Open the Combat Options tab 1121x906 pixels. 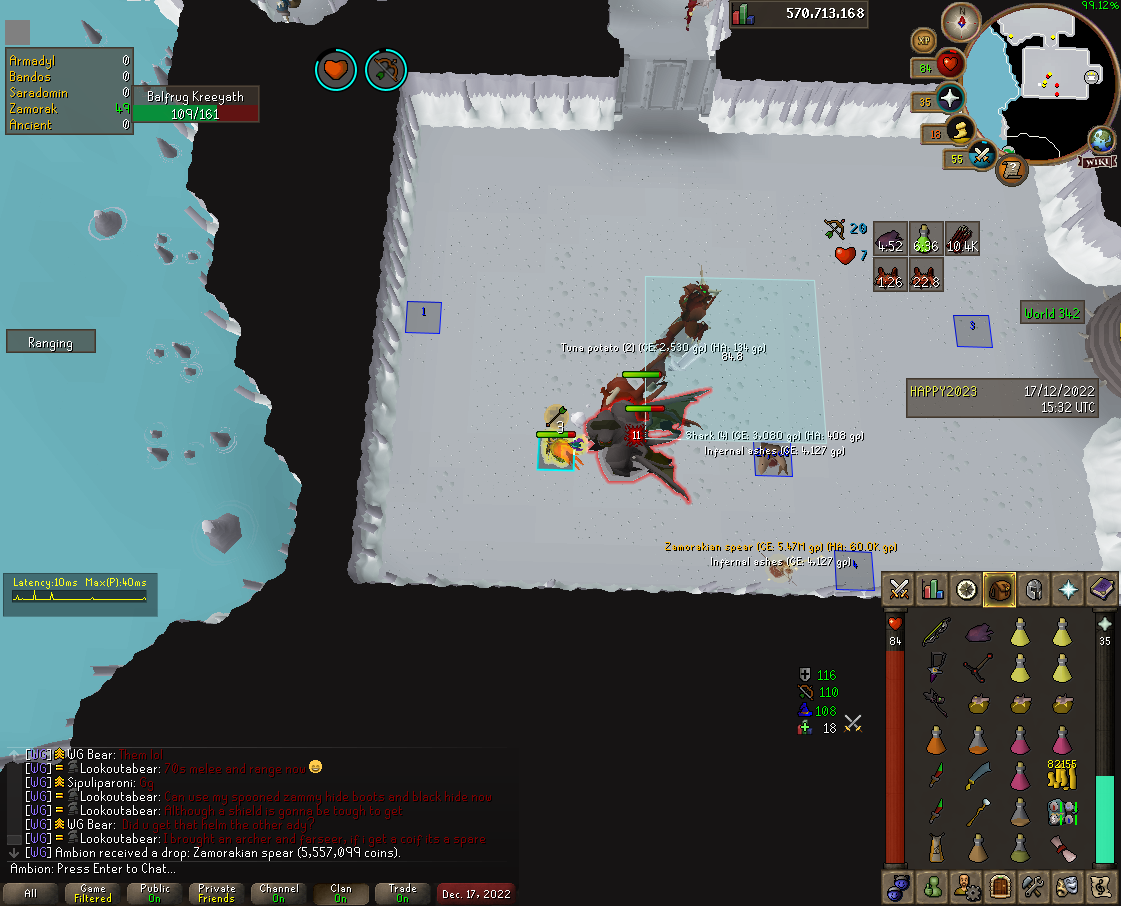coord(899,588)
